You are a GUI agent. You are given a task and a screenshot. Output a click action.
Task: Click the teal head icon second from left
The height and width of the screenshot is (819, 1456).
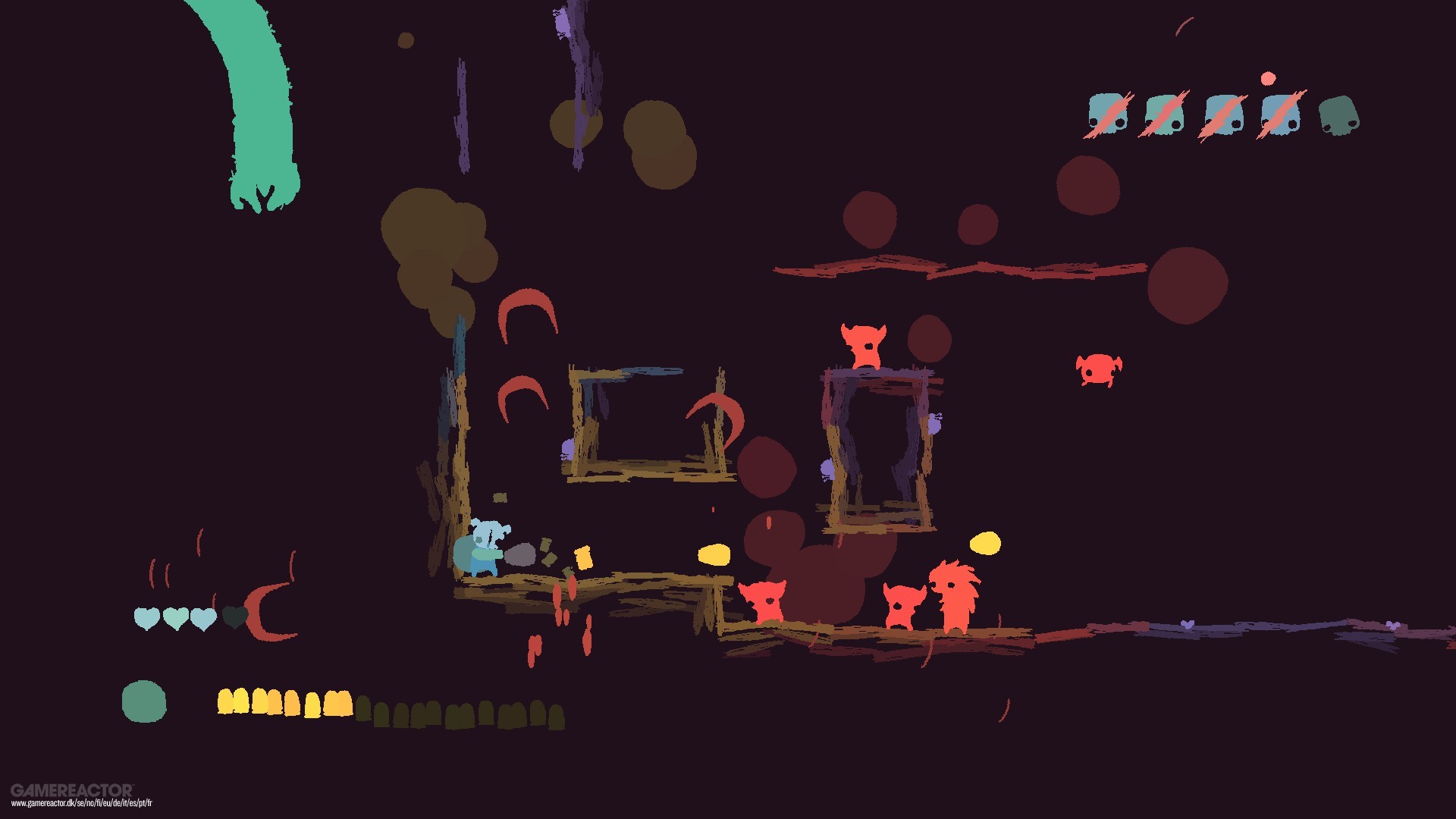(1164, 114)
